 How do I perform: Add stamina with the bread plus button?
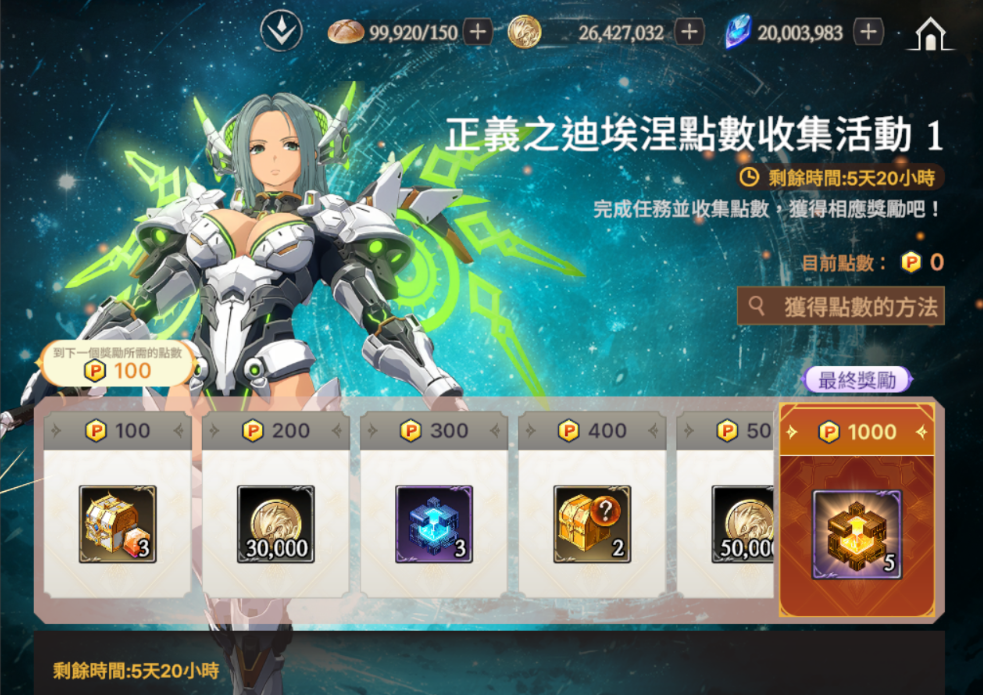coord(477,32)
